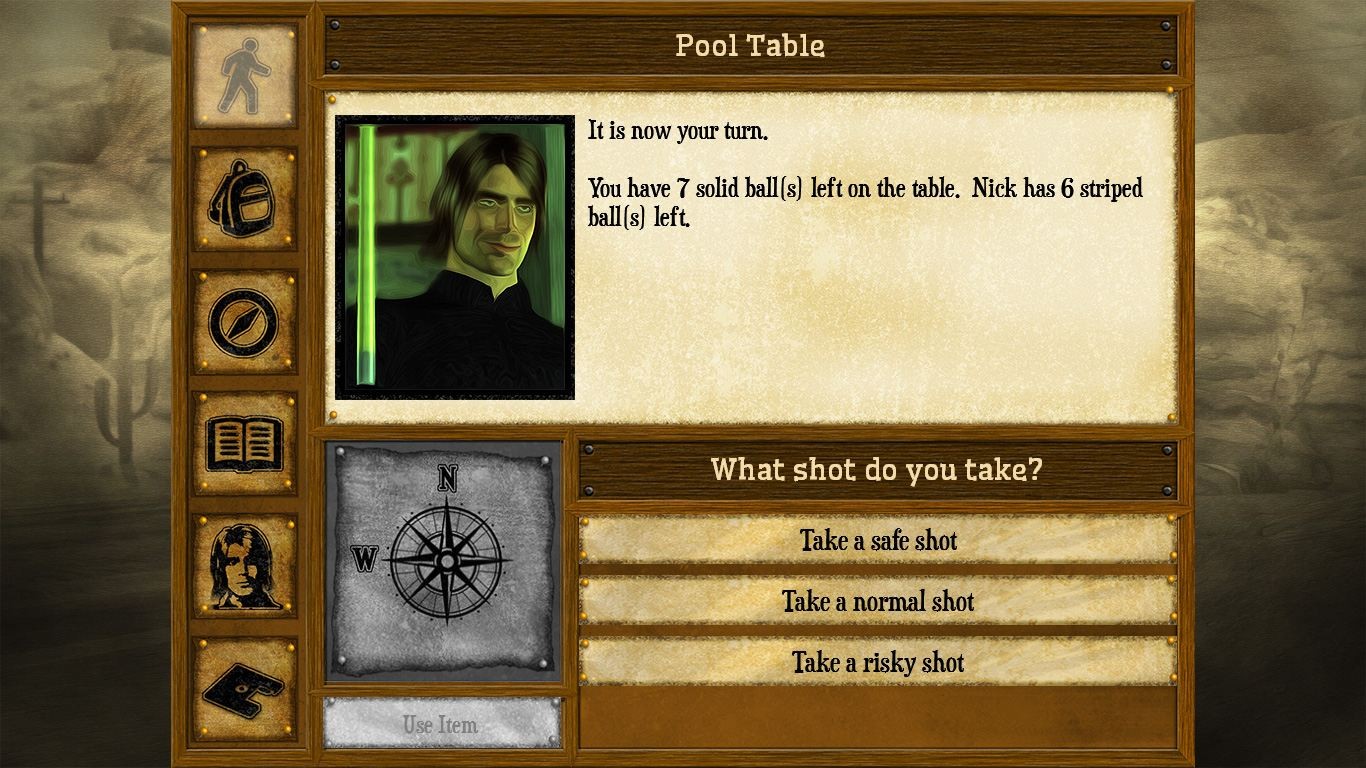The width and height of the screenshot is (1366, 768).
Task: Open the journal book icon
Action: [244, 443]
